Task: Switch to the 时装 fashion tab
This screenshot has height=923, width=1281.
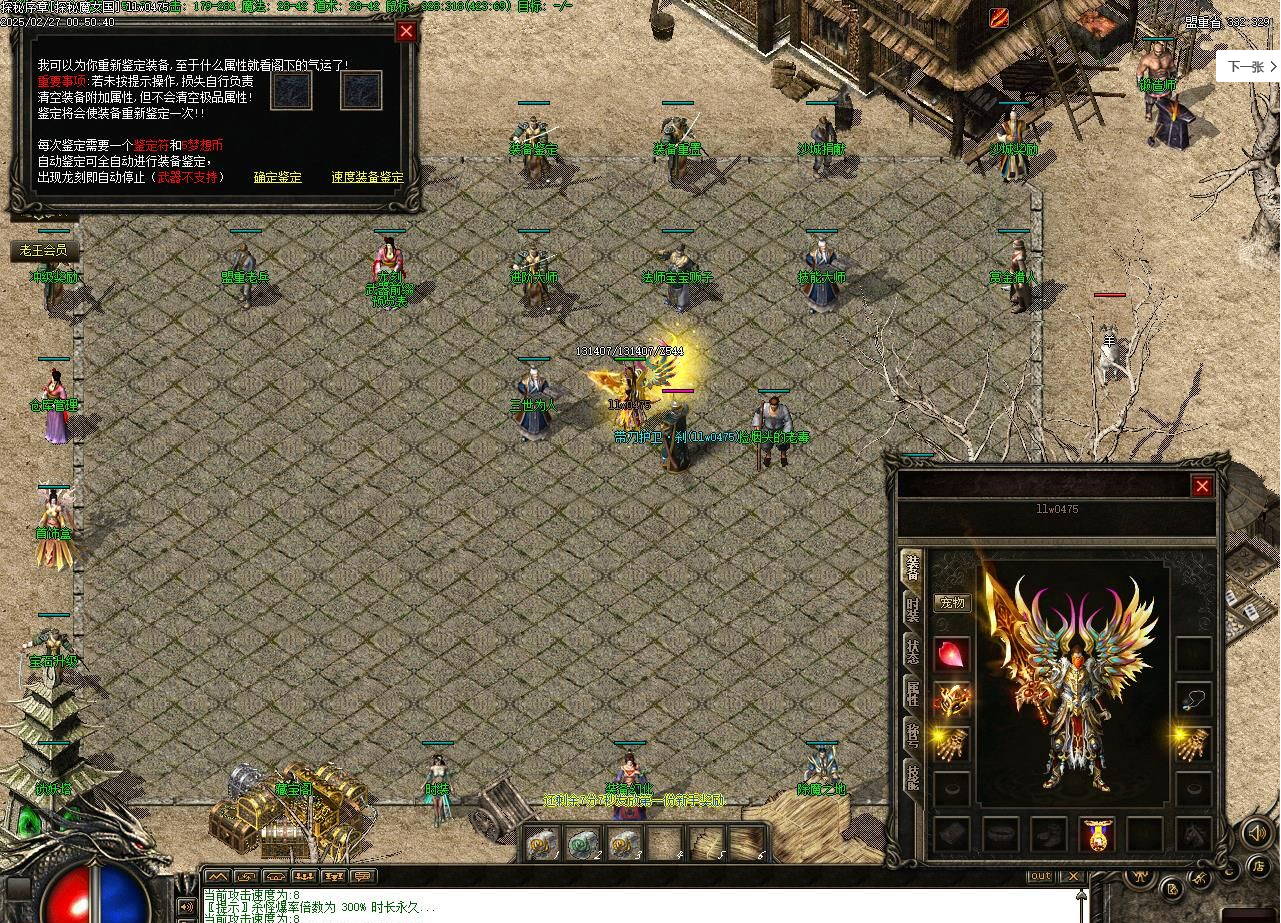Action: 912,609
